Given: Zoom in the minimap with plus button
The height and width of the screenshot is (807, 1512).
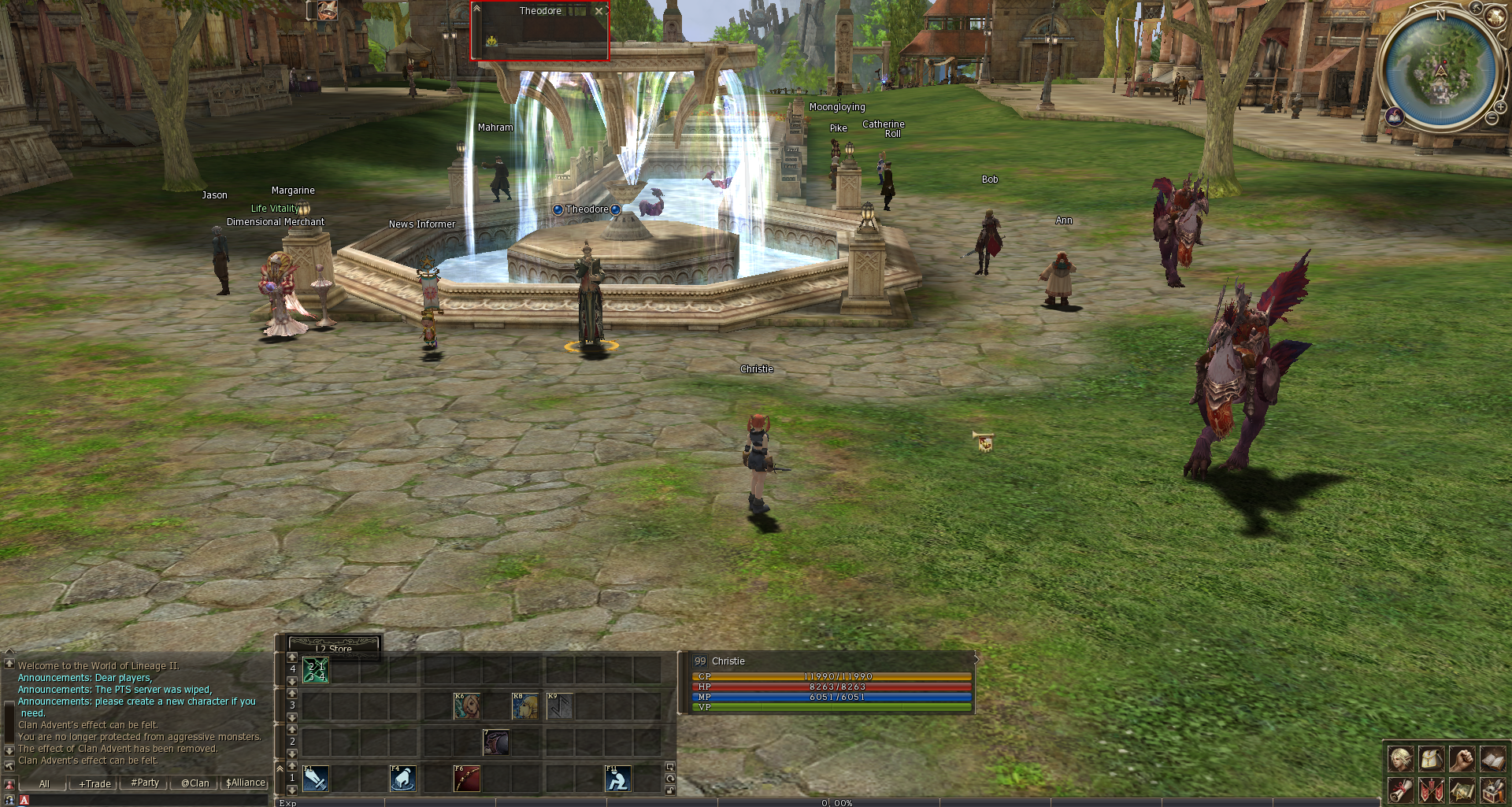Looking at the screenshot, I should [x=1500, y=106].
